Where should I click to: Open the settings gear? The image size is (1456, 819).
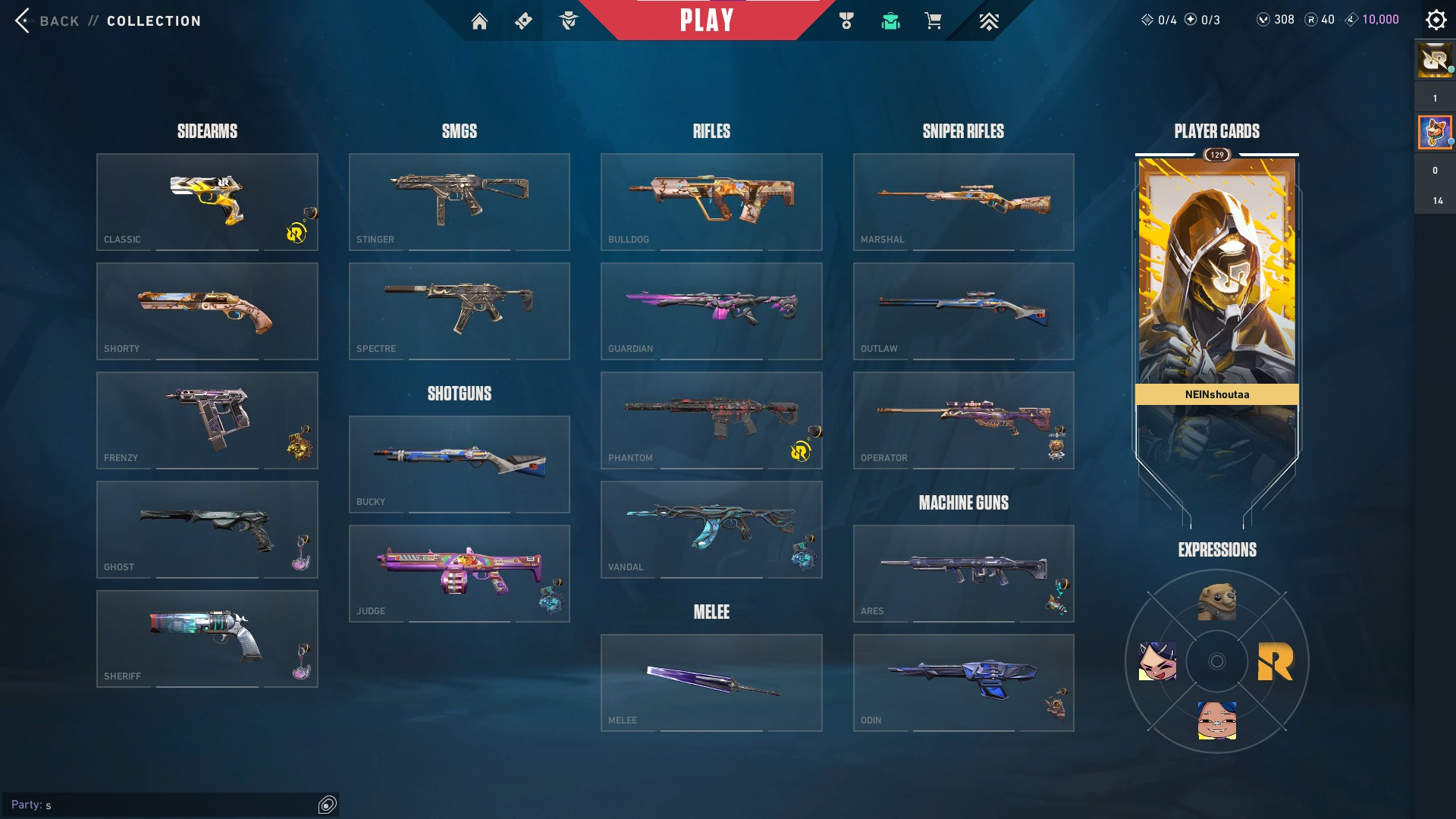(1436, 20)
